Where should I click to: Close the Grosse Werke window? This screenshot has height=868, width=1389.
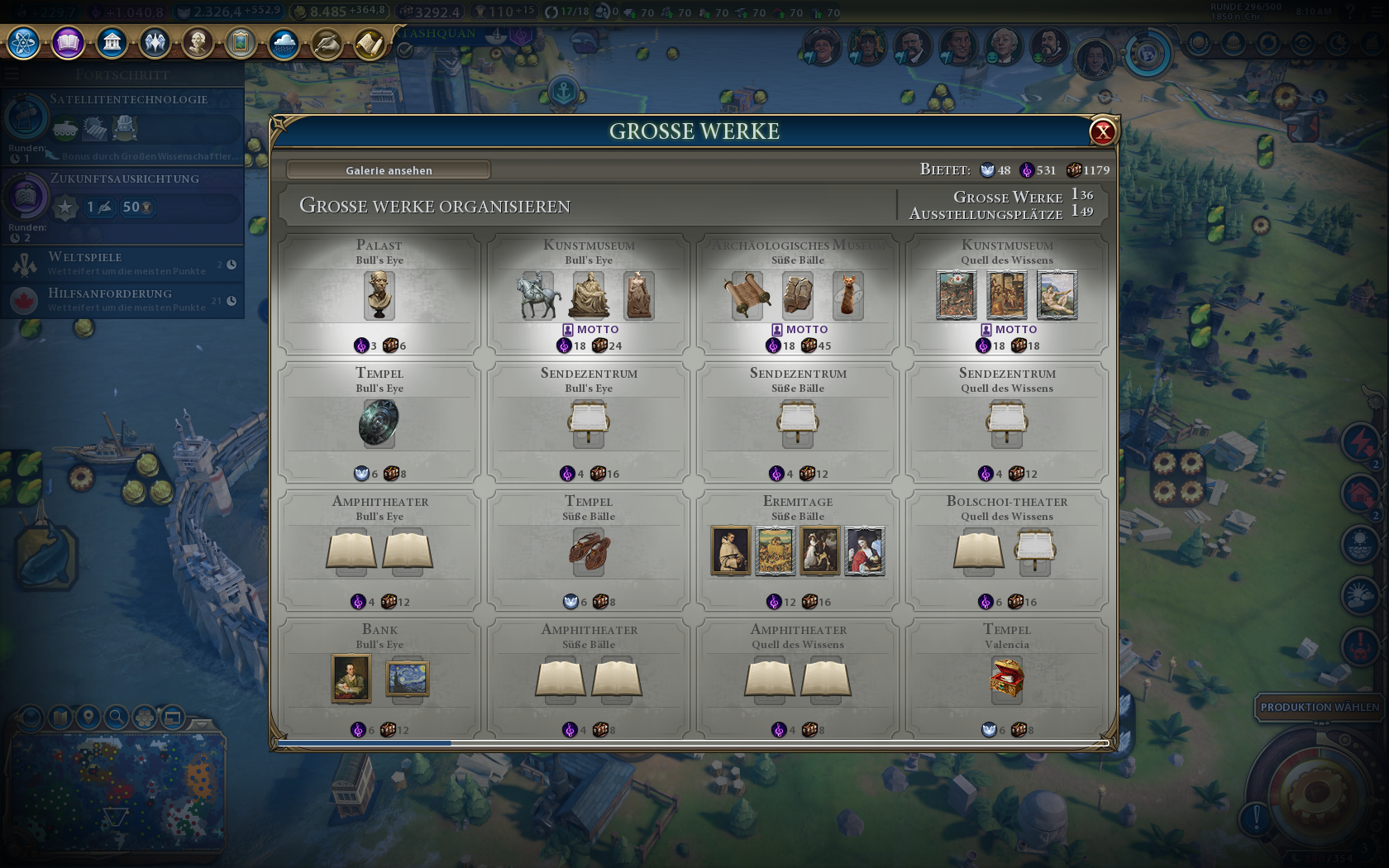tap(1102, 131)
